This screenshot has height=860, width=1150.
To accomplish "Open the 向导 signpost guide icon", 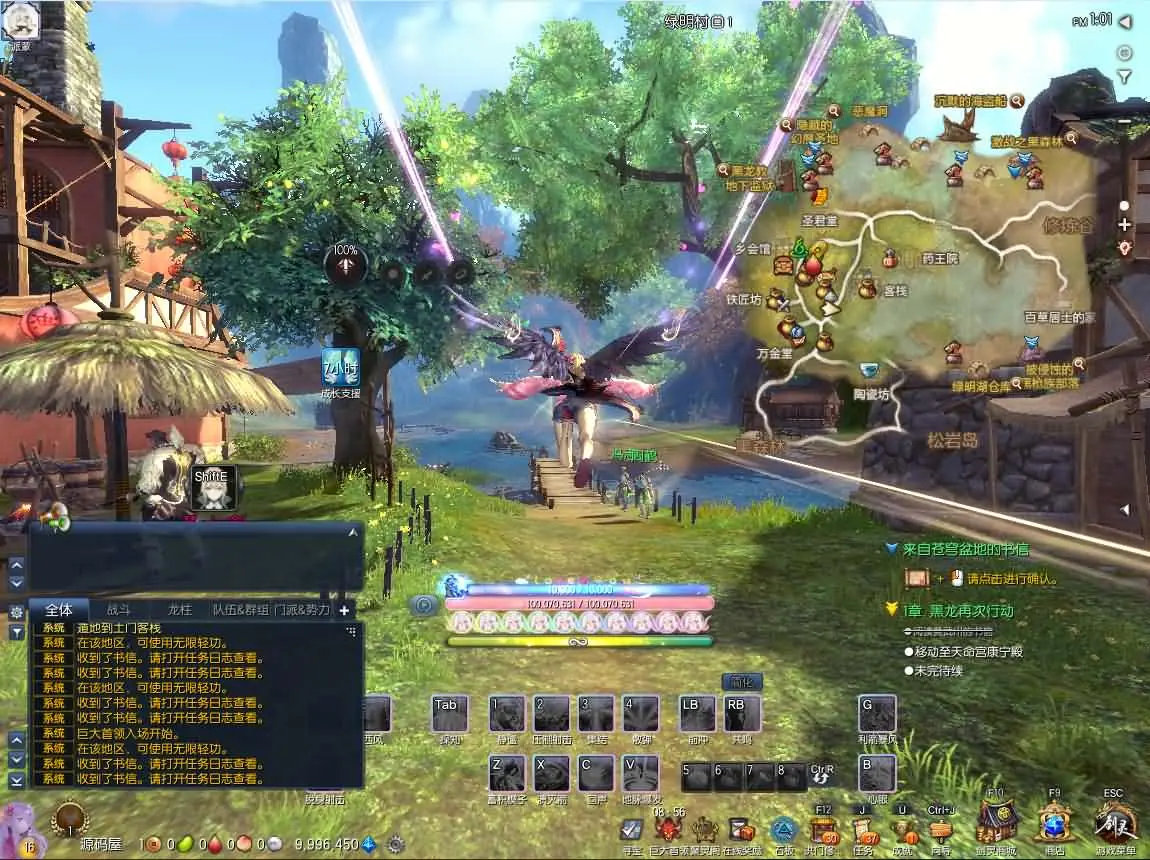I will point(940,831).
